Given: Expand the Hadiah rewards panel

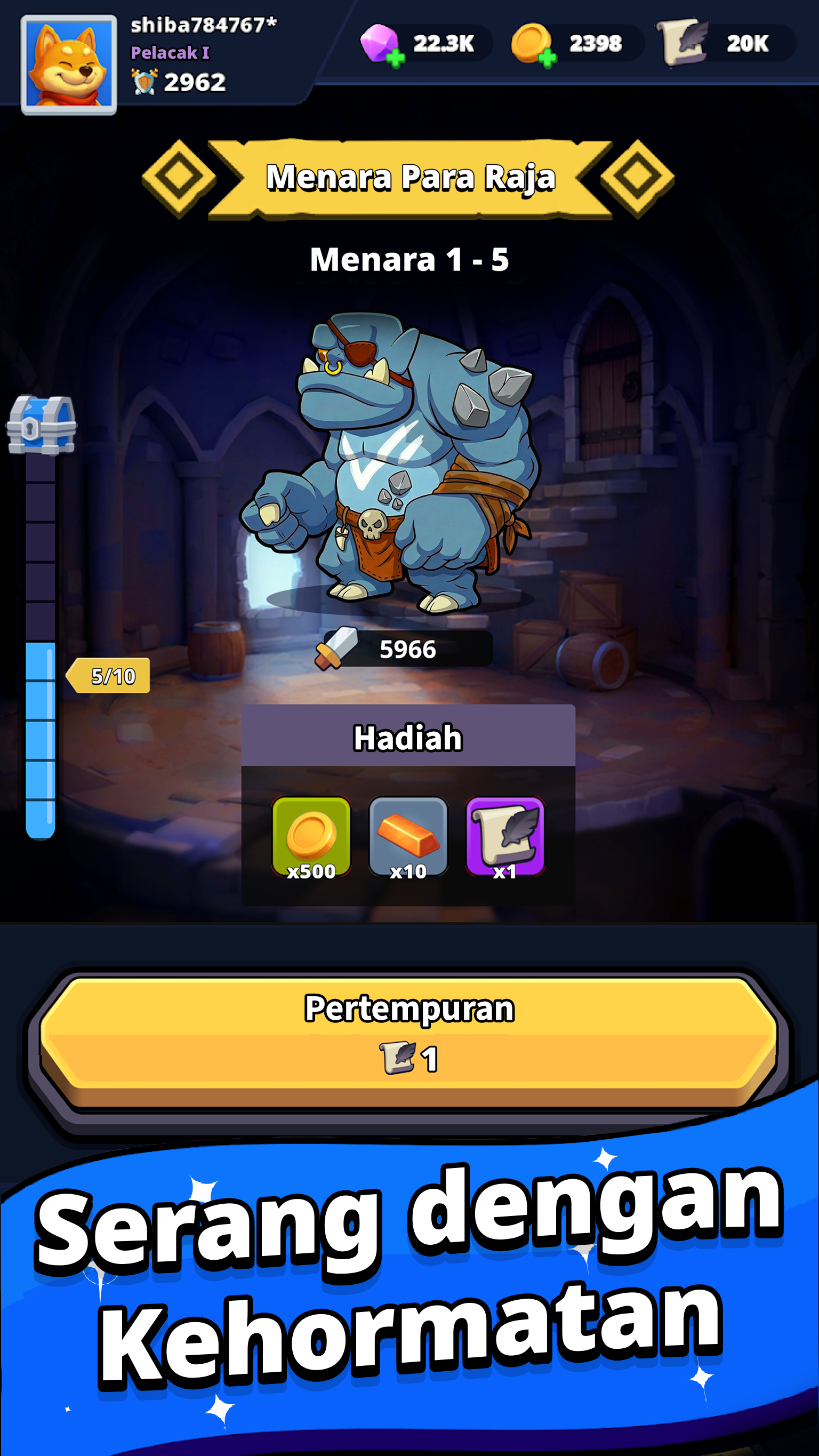Looking at the screenshot, I should click(x=408, y=736).
